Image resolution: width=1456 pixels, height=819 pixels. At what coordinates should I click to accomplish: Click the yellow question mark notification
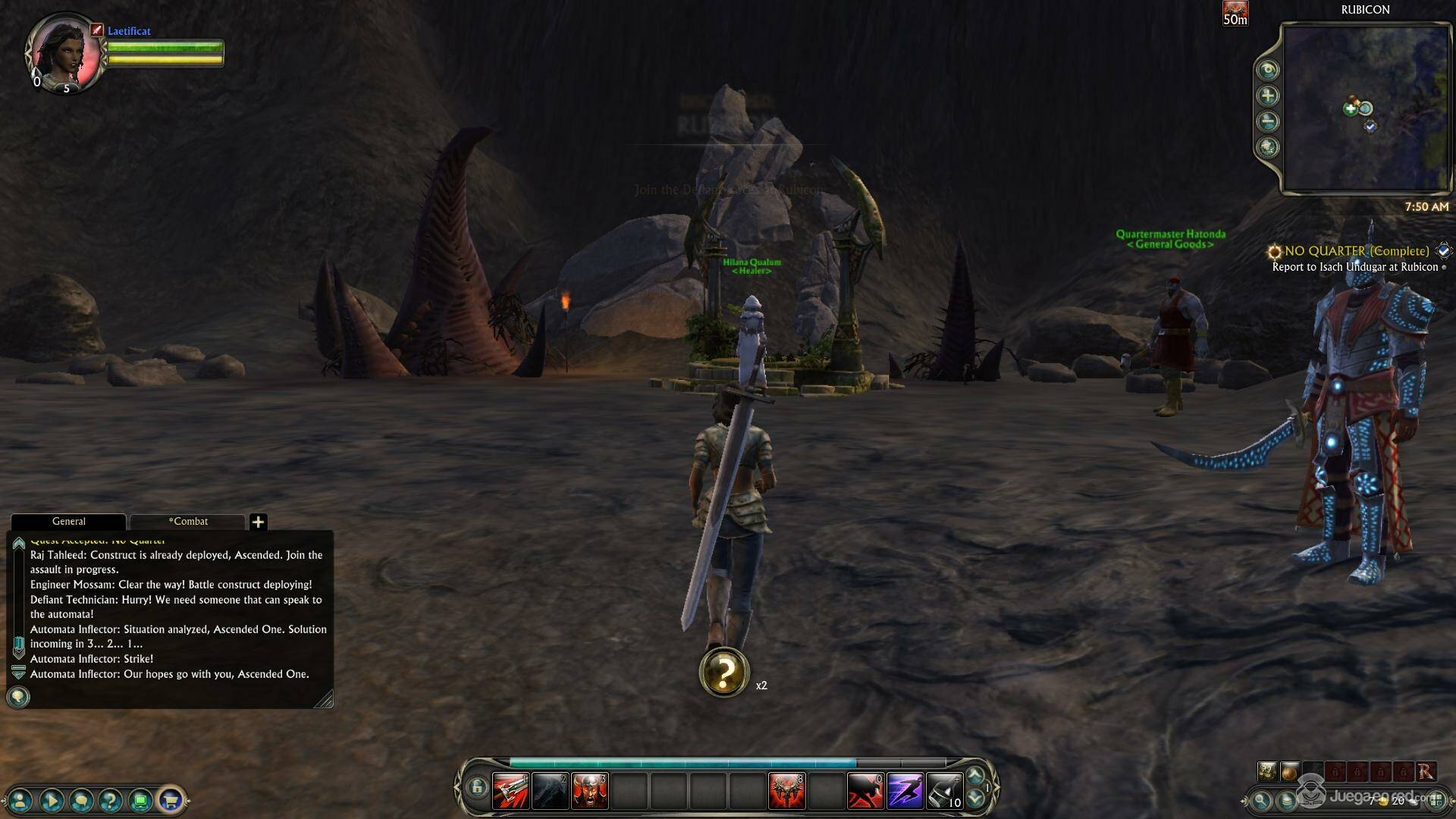[x=724, y=672]
